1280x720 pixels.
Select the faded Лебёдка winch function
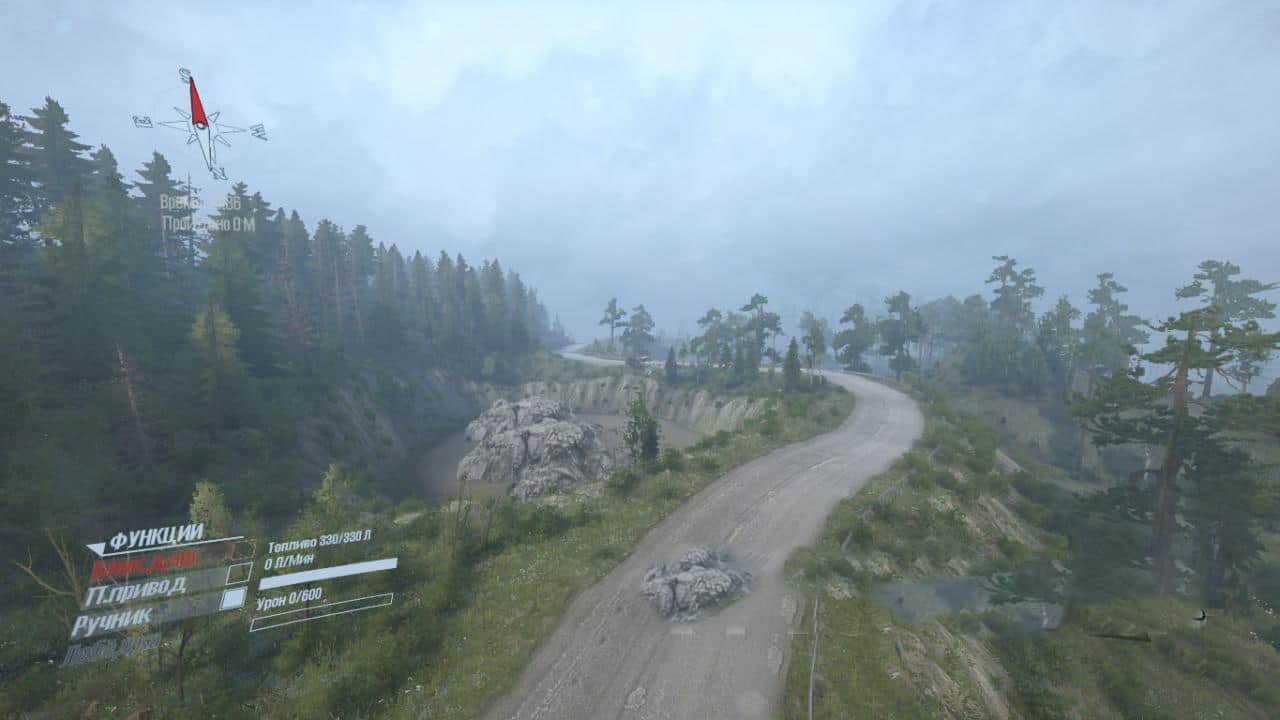pyautogui.click(x=111, y=648)
